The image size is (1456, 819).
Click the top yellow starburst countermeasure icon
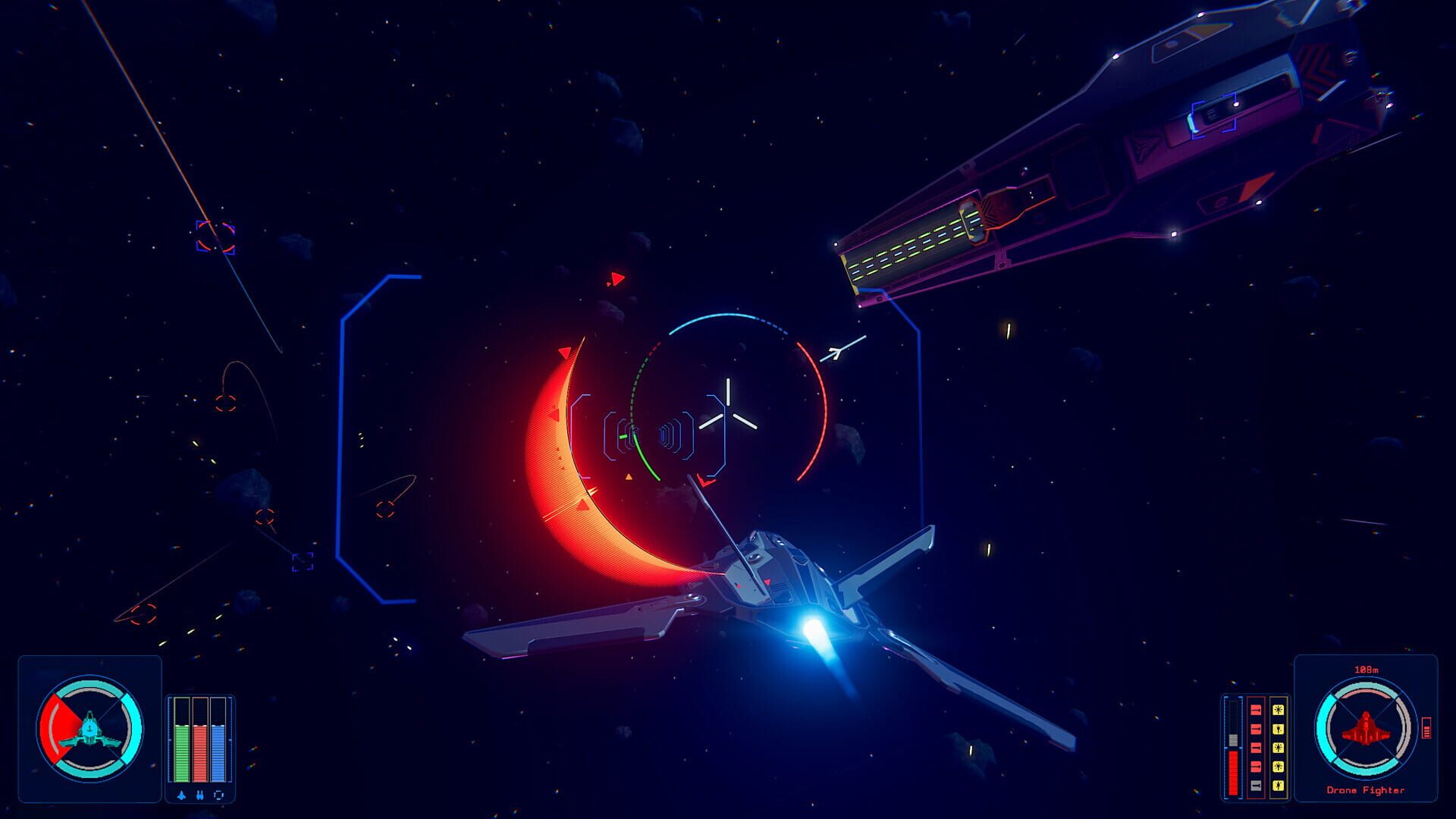click(1278, 710)
